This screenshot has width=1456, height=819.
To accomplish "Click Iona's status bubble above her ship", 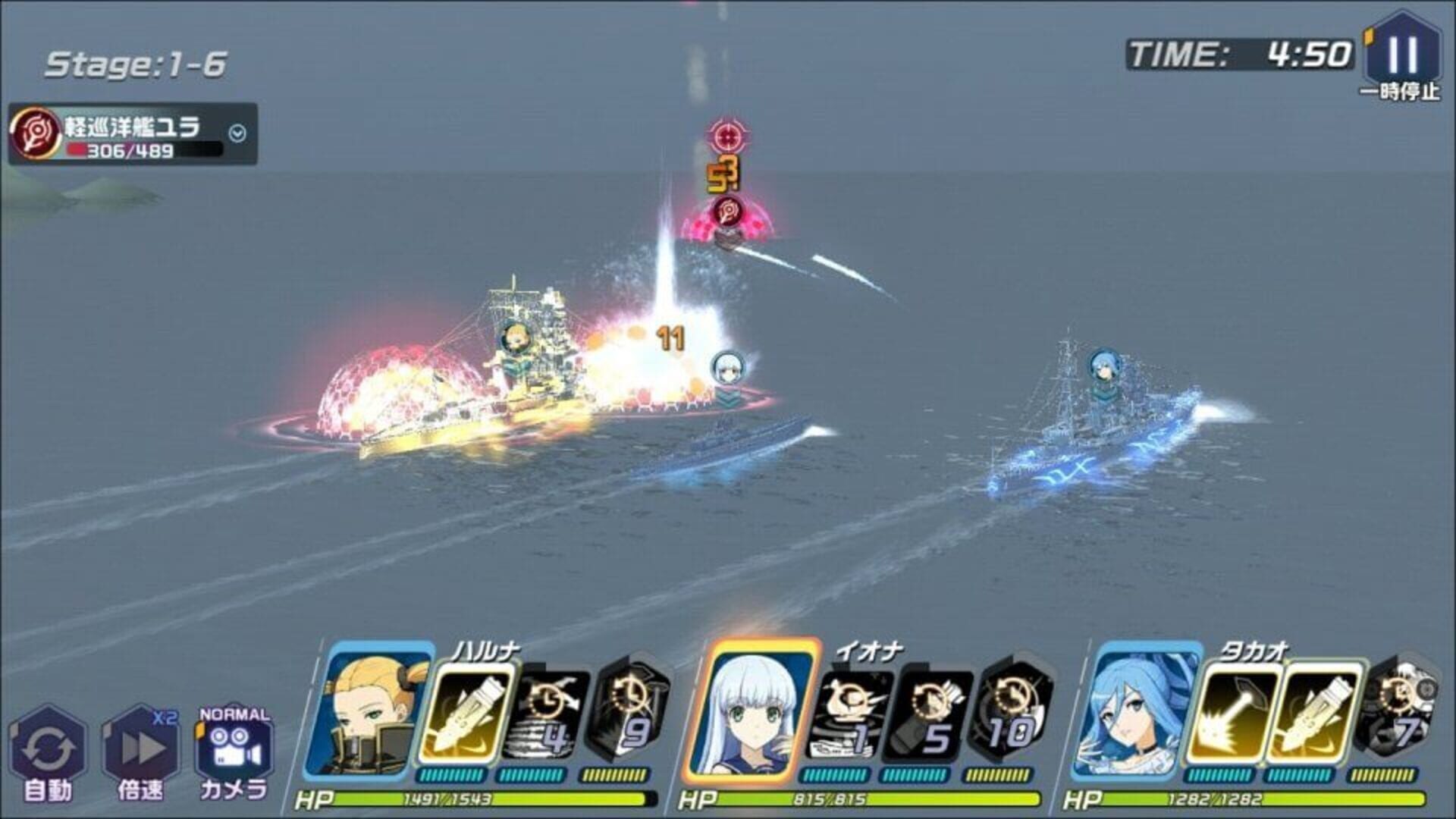I will 726,368.
